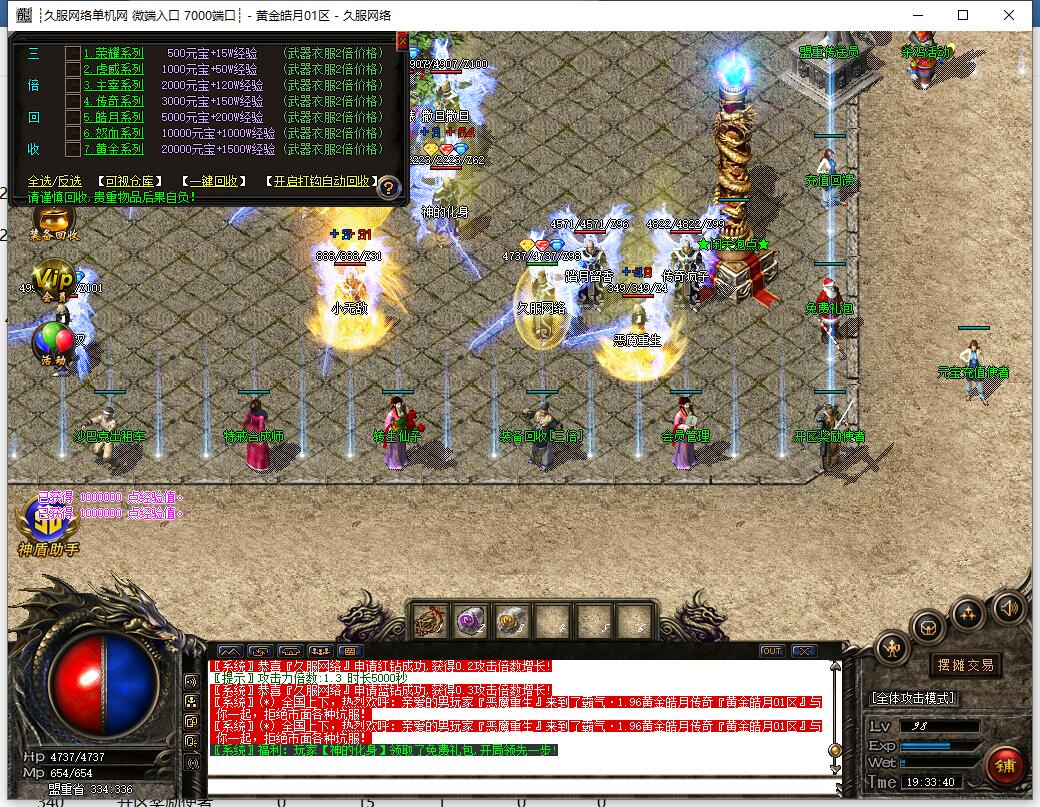Open 可视仓库 storage view
The height and width of the screenshot is (807, 1040).
click(x=129, y=181)
